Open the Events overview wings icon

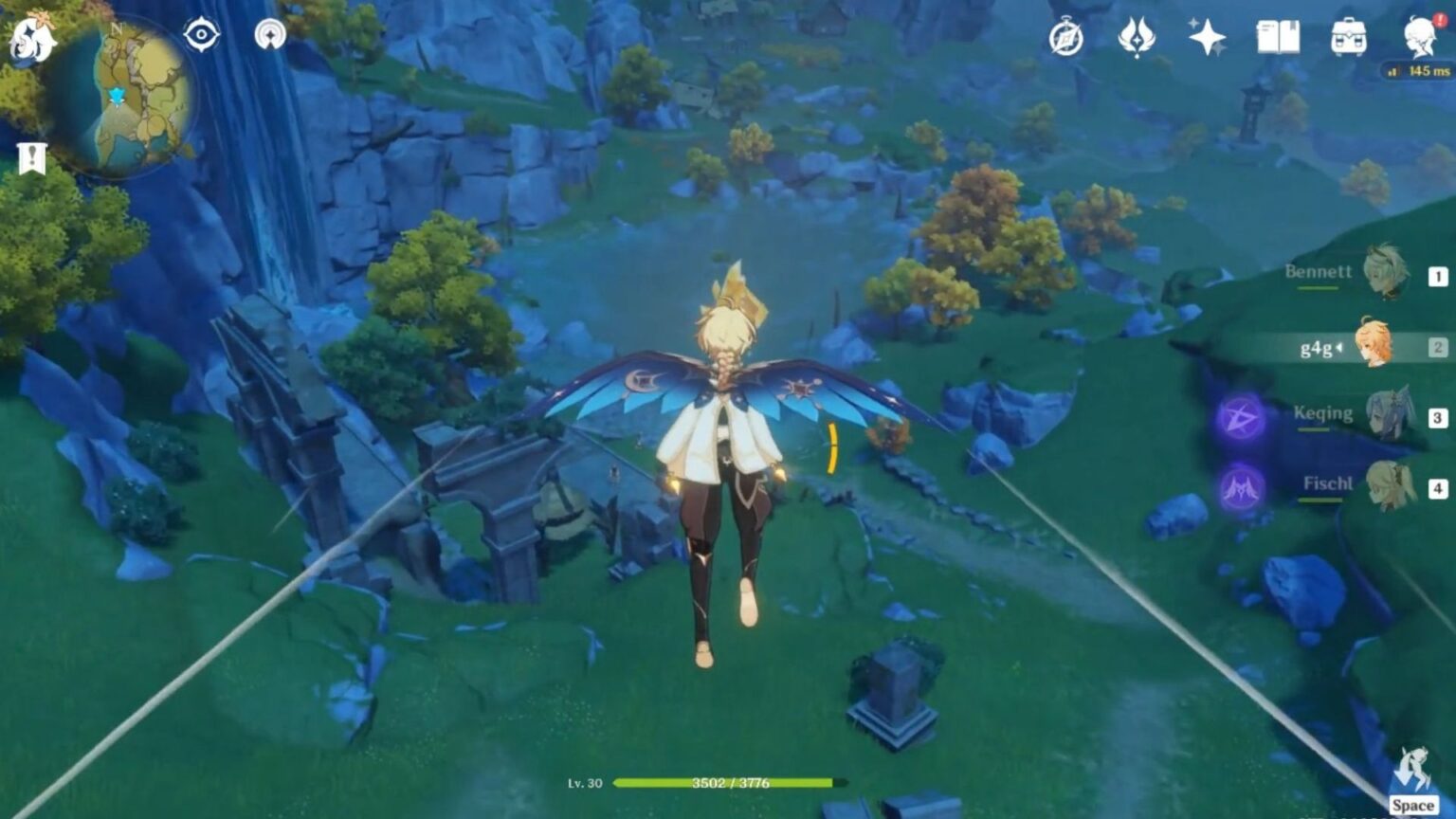point(1137,40)
